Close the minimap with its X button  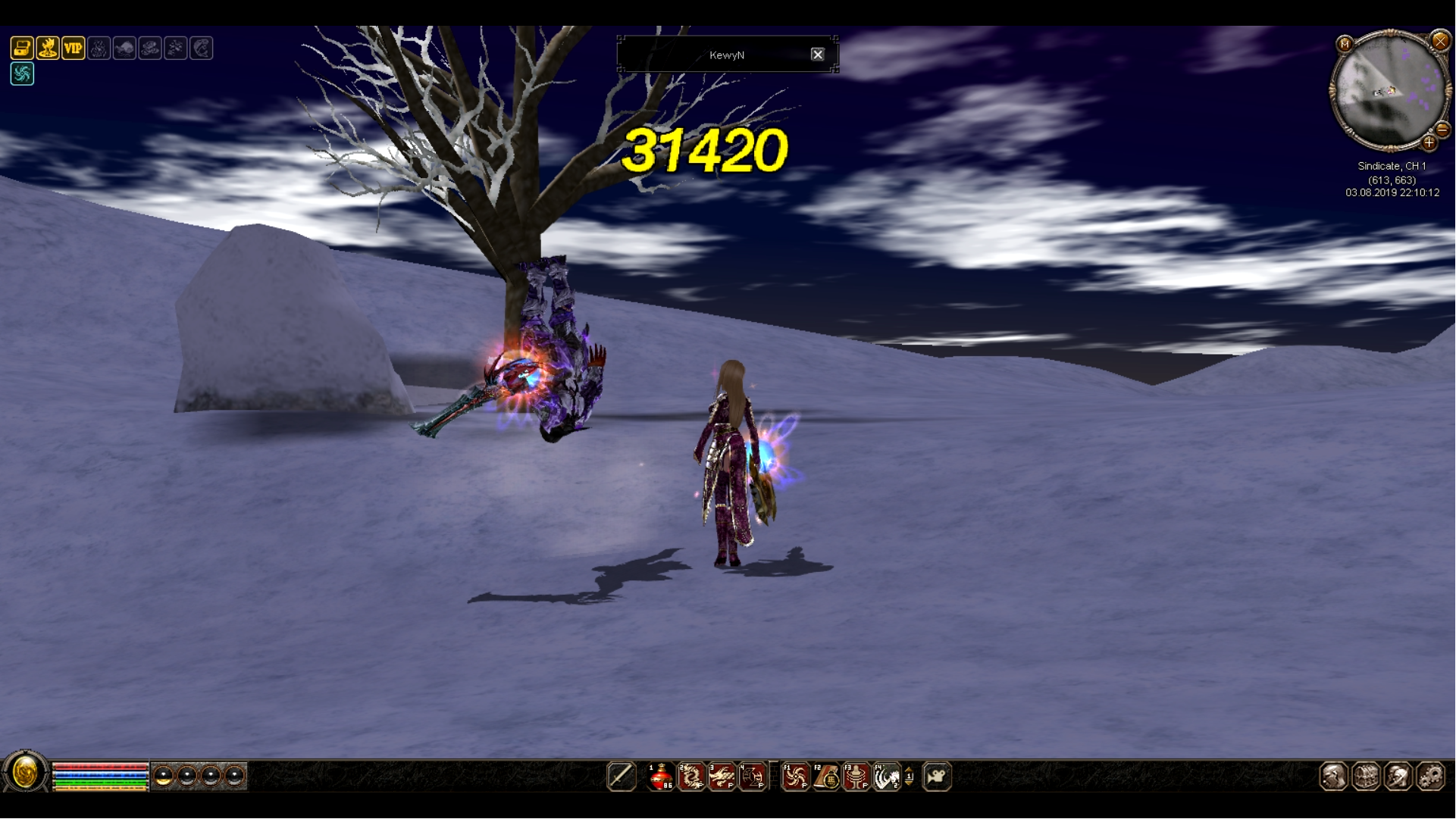(1440, 41)
